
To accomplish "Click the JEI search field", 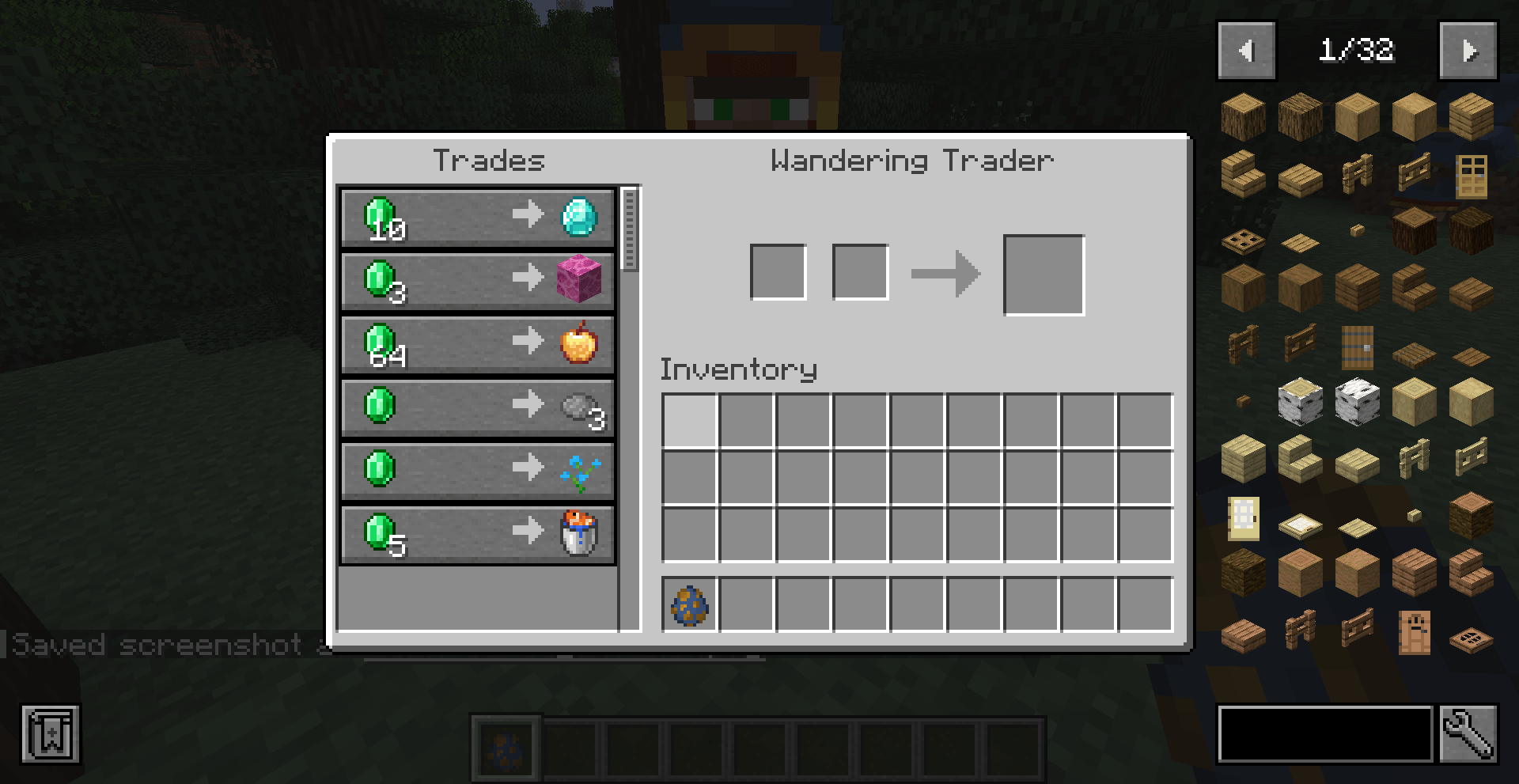I will 1325,735.
